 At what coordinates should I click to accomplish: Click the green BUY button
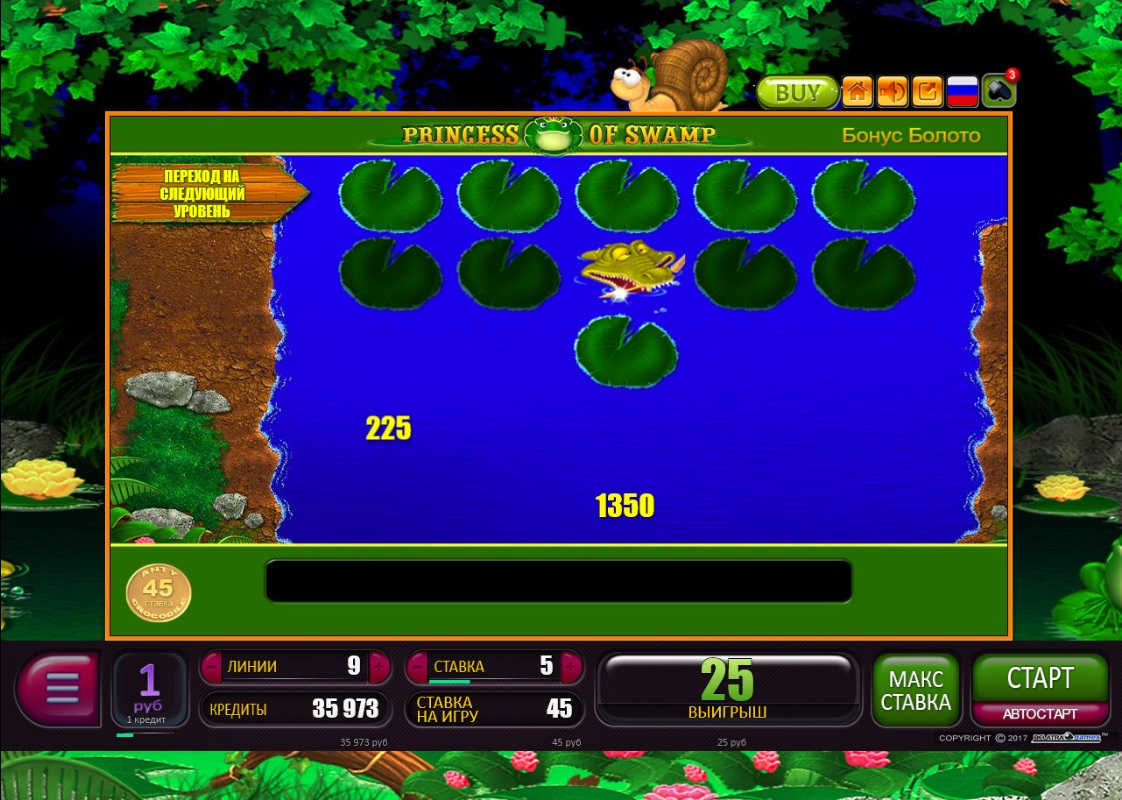coord(796,93)
